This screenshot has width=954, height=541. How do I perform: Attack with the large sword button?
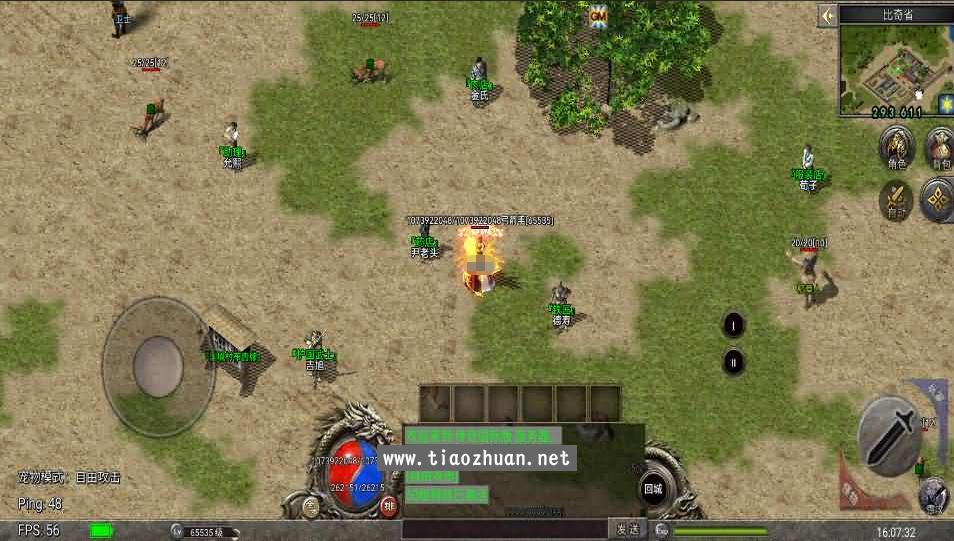point(890,432)
